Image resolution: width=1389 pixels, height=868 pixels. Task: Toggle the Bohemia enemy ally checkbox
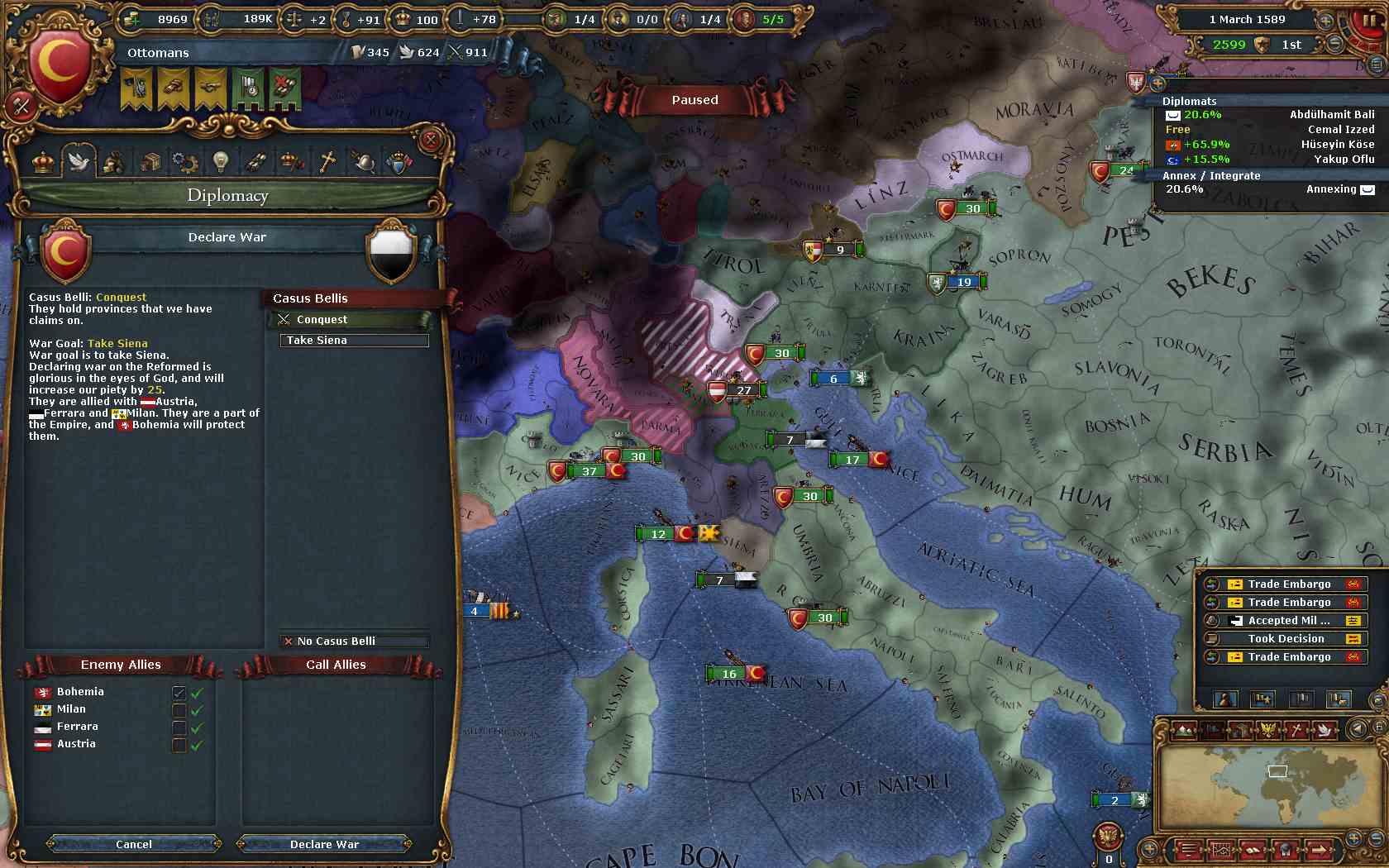(179, 693)
